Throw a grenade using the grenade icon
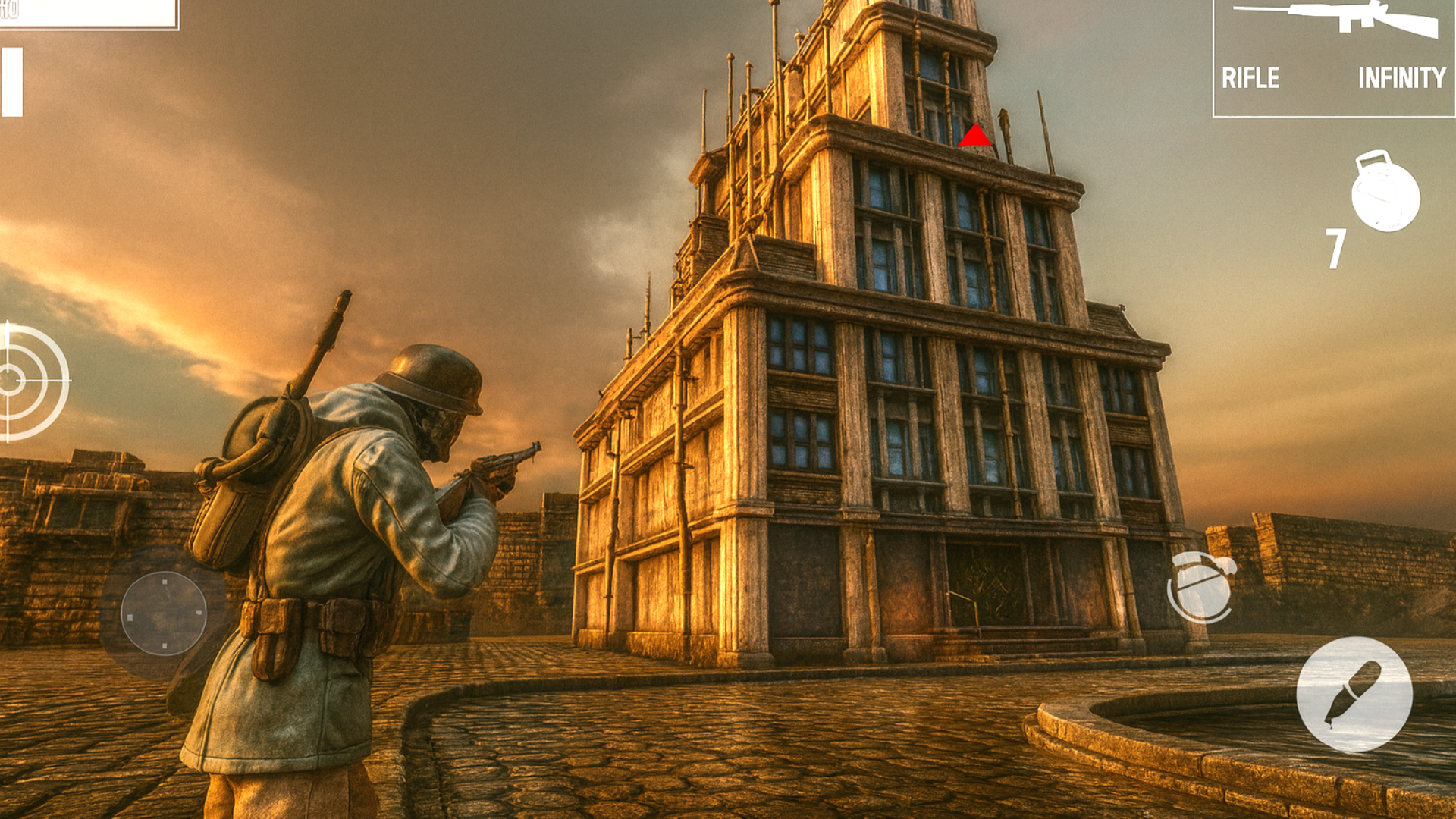1456x819 pixels. click(1385, 192)
